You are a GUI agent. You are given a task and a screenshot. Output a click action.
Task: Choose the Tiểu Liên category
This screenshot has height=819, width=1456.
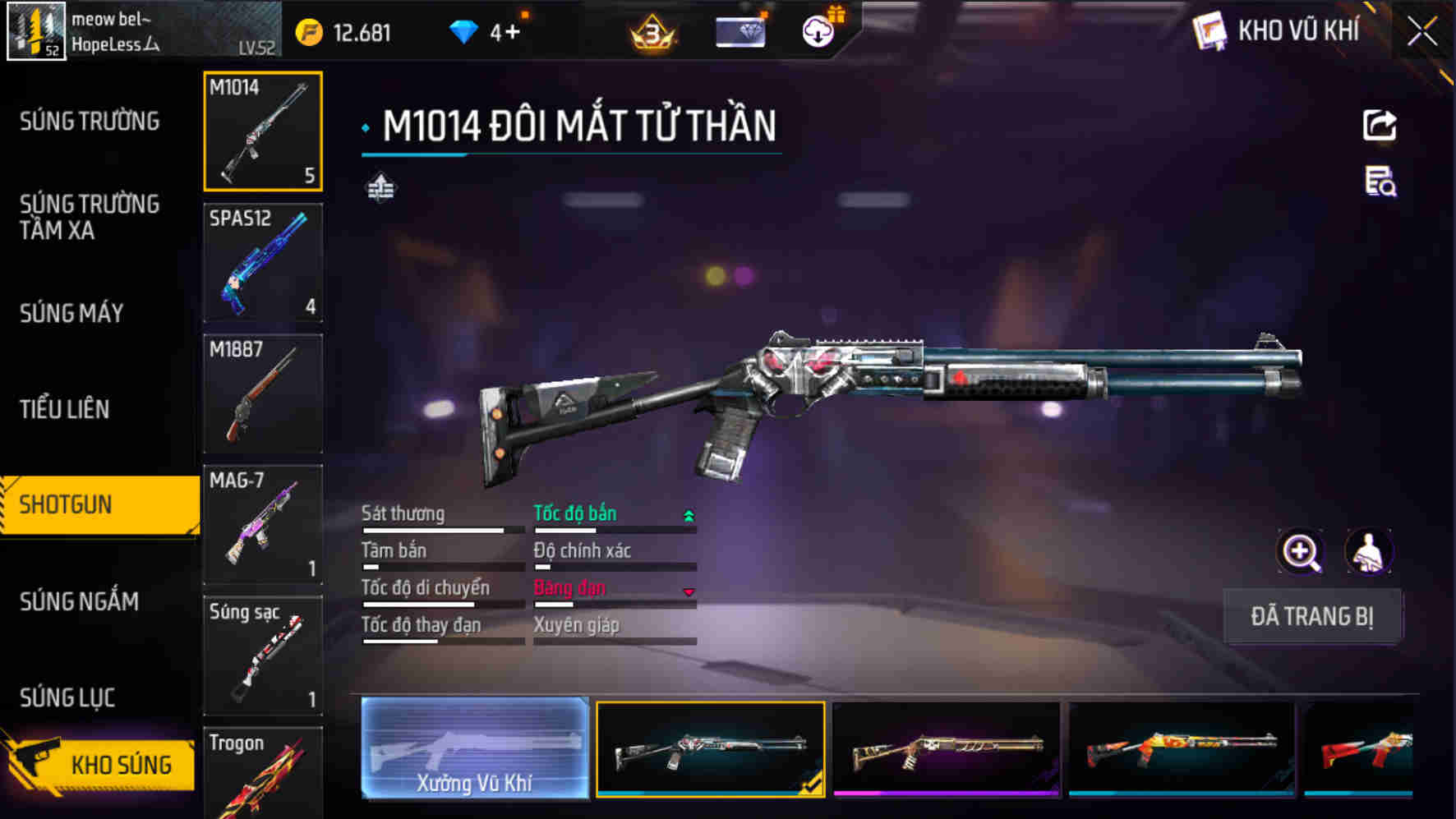click(64, 409)
